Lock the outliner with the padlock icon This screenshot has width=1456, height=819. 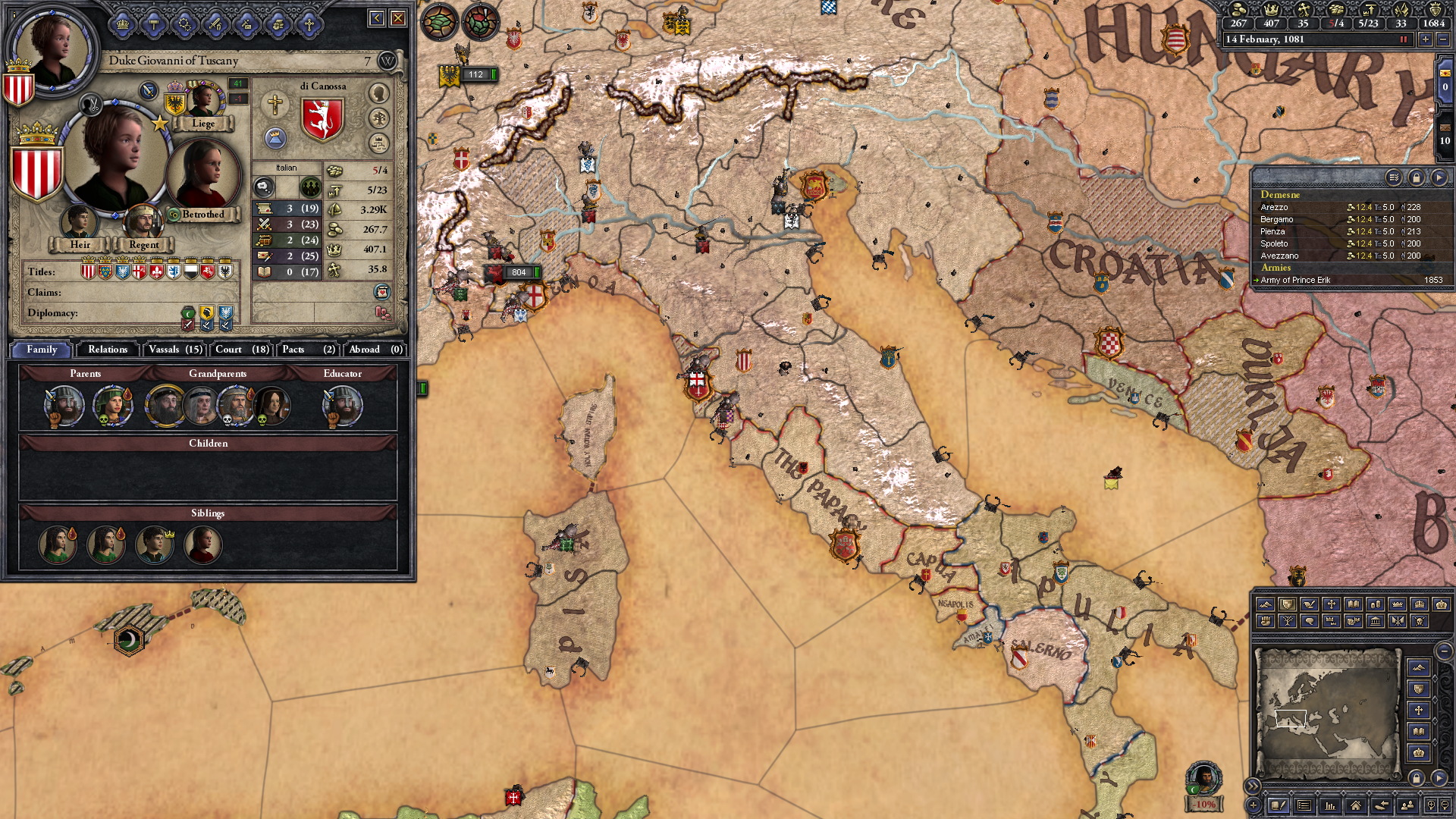coord(1416,177)
